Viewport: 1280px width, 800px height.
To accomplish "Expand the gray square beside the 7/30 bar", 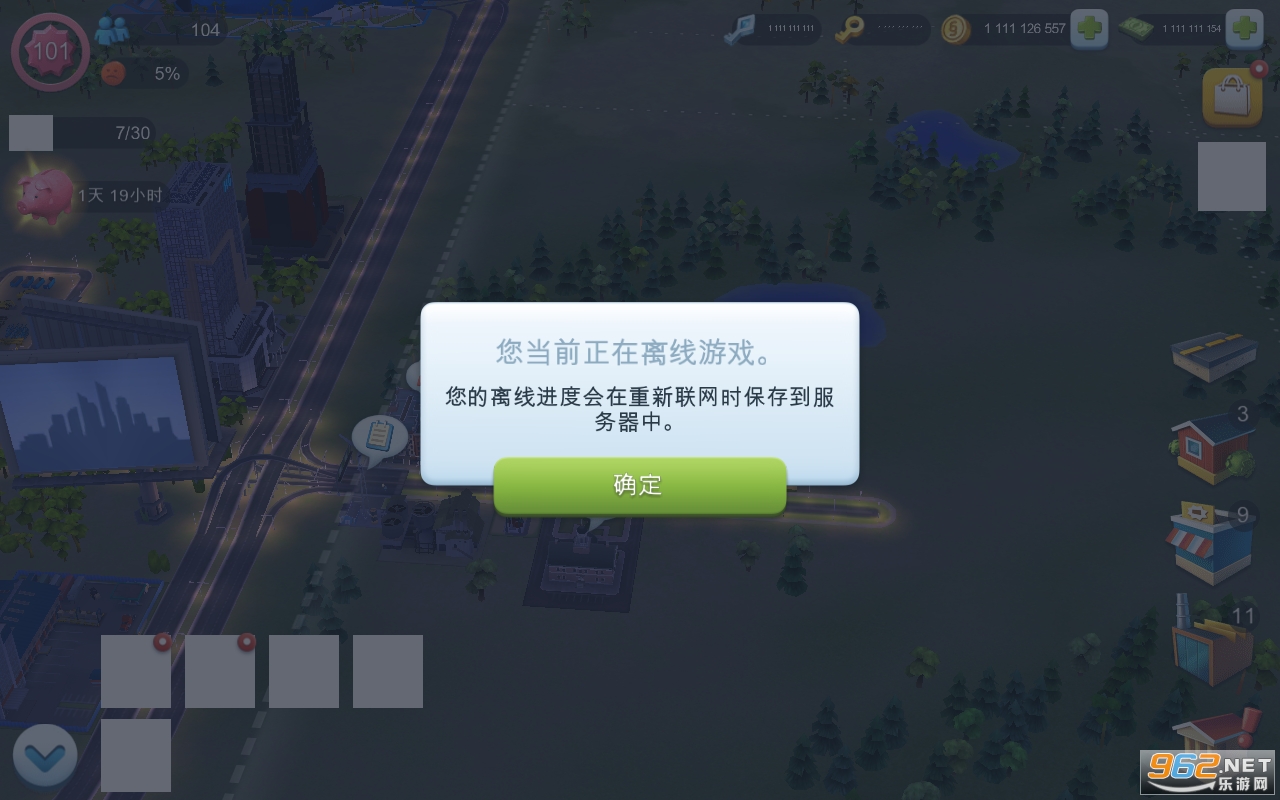I will [x=31, y=132].
